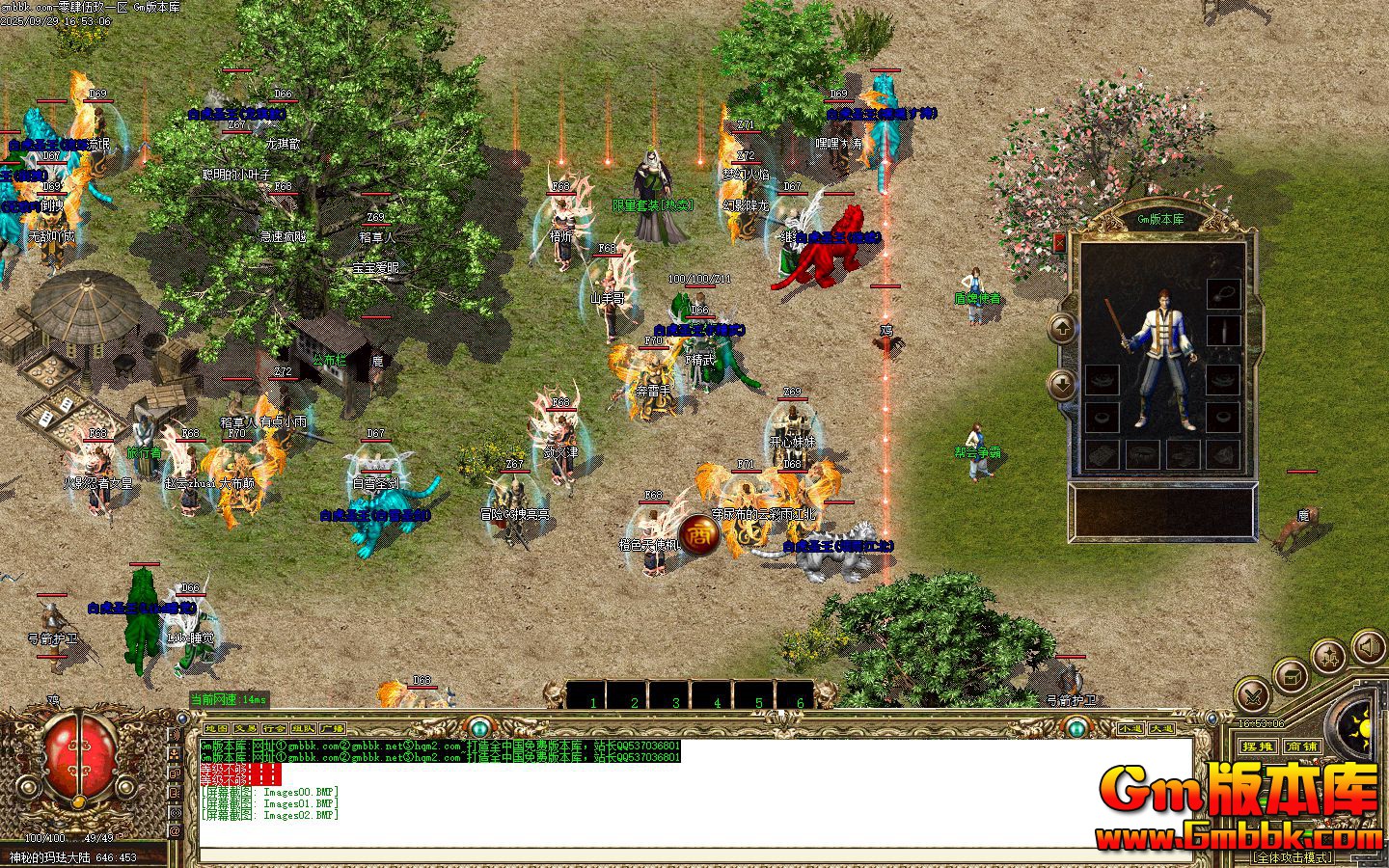Click the 大退 exit game button

click(x=1161, y=729)
